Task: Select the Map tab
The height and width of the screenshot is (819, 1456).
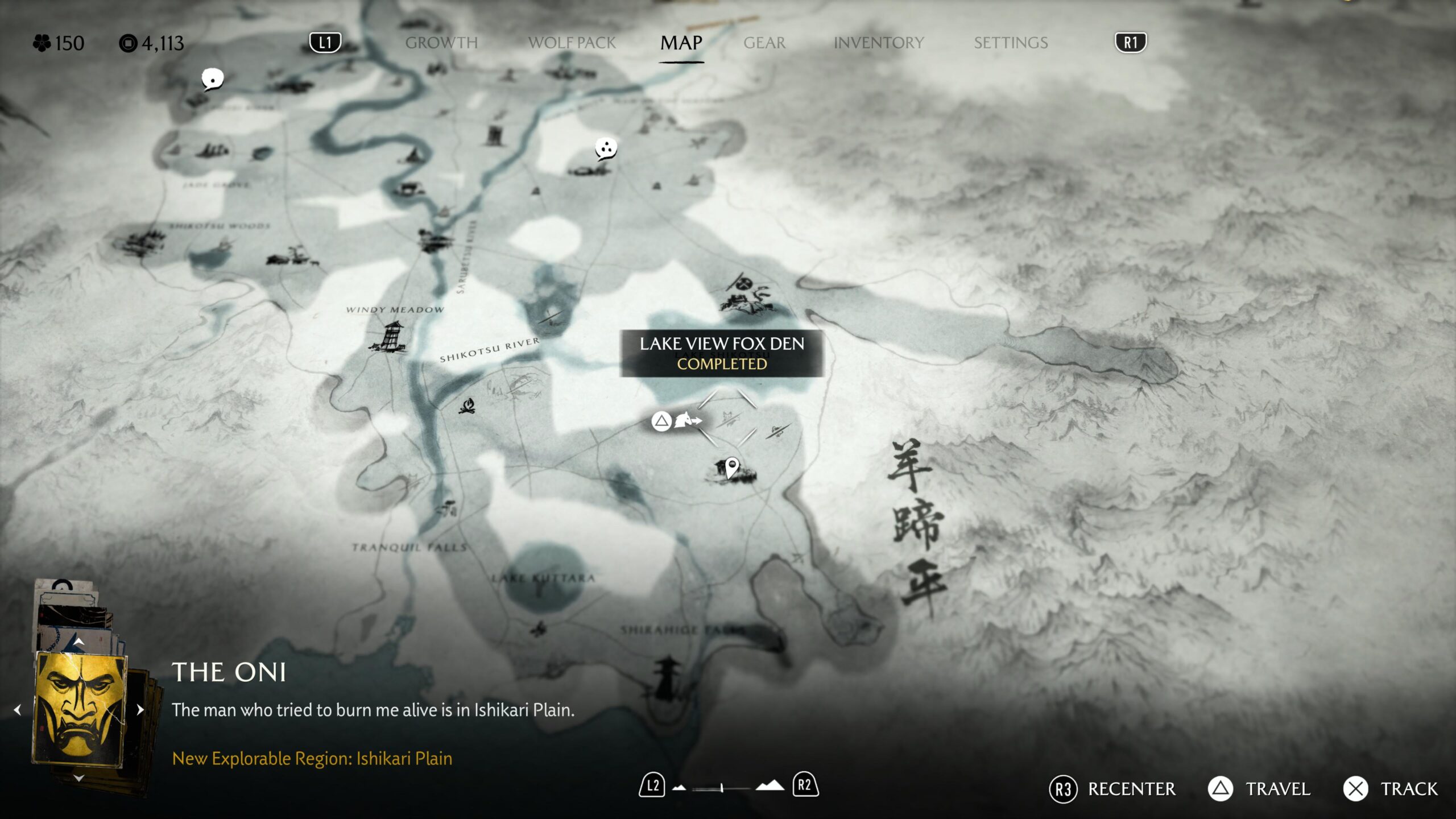Action: 681,43
